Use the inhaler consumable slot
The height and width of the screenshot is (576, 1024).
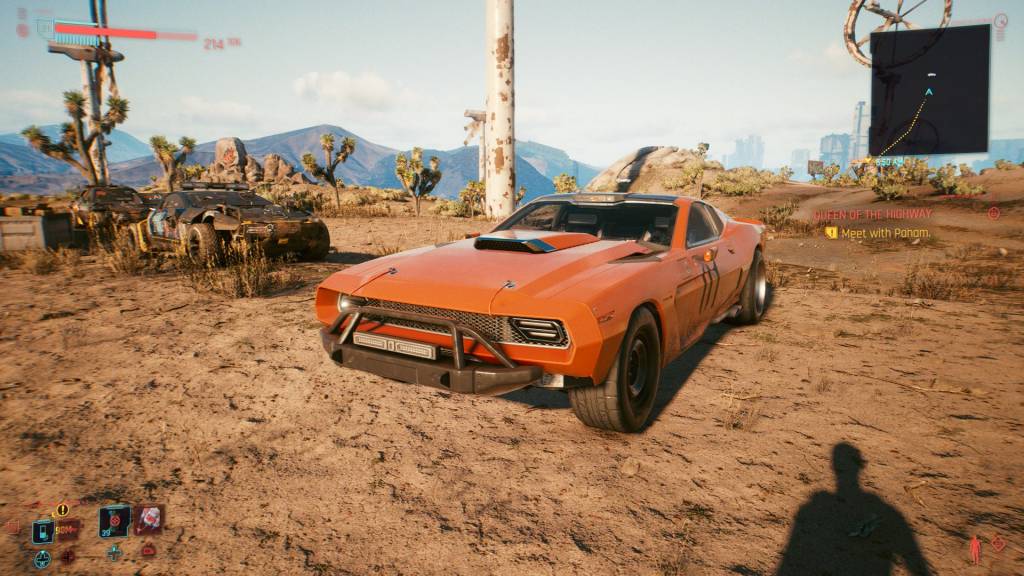149,519
